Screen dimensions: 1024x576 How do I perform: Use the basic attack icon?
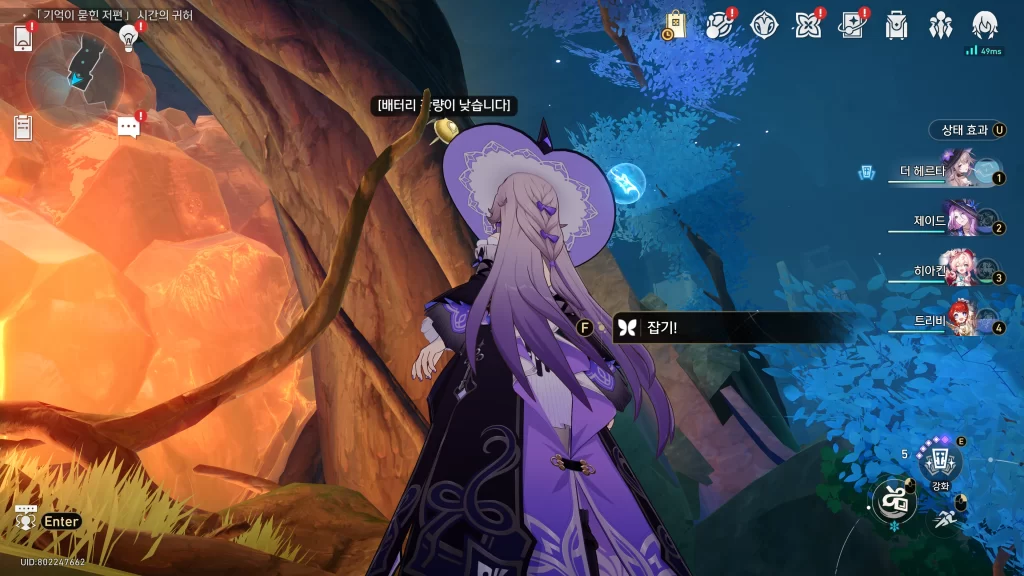point(893,500)
